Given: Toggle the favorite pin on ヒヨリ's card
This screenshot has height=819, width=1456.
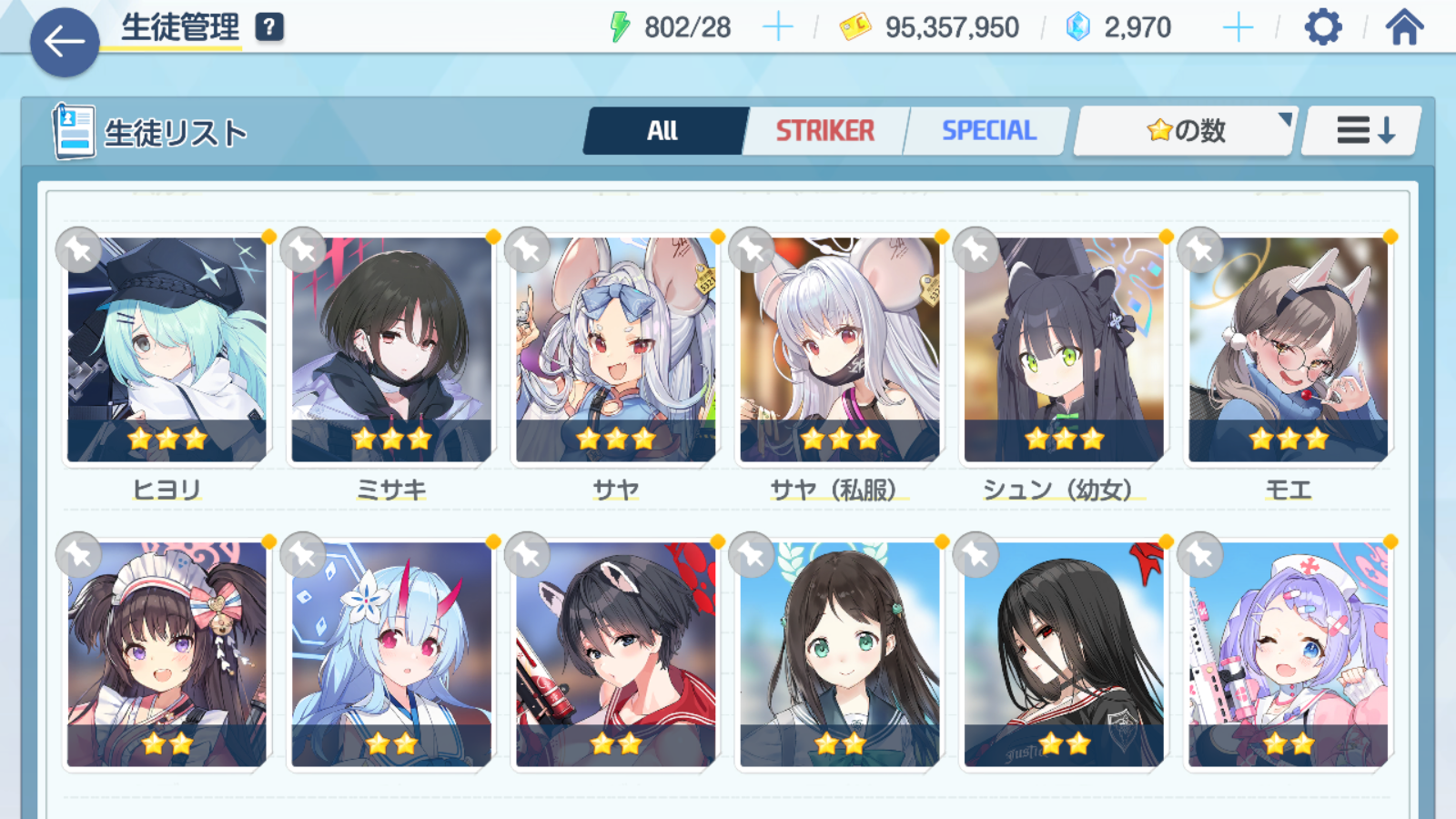Looking at the screenshot, I should [78, 249].
